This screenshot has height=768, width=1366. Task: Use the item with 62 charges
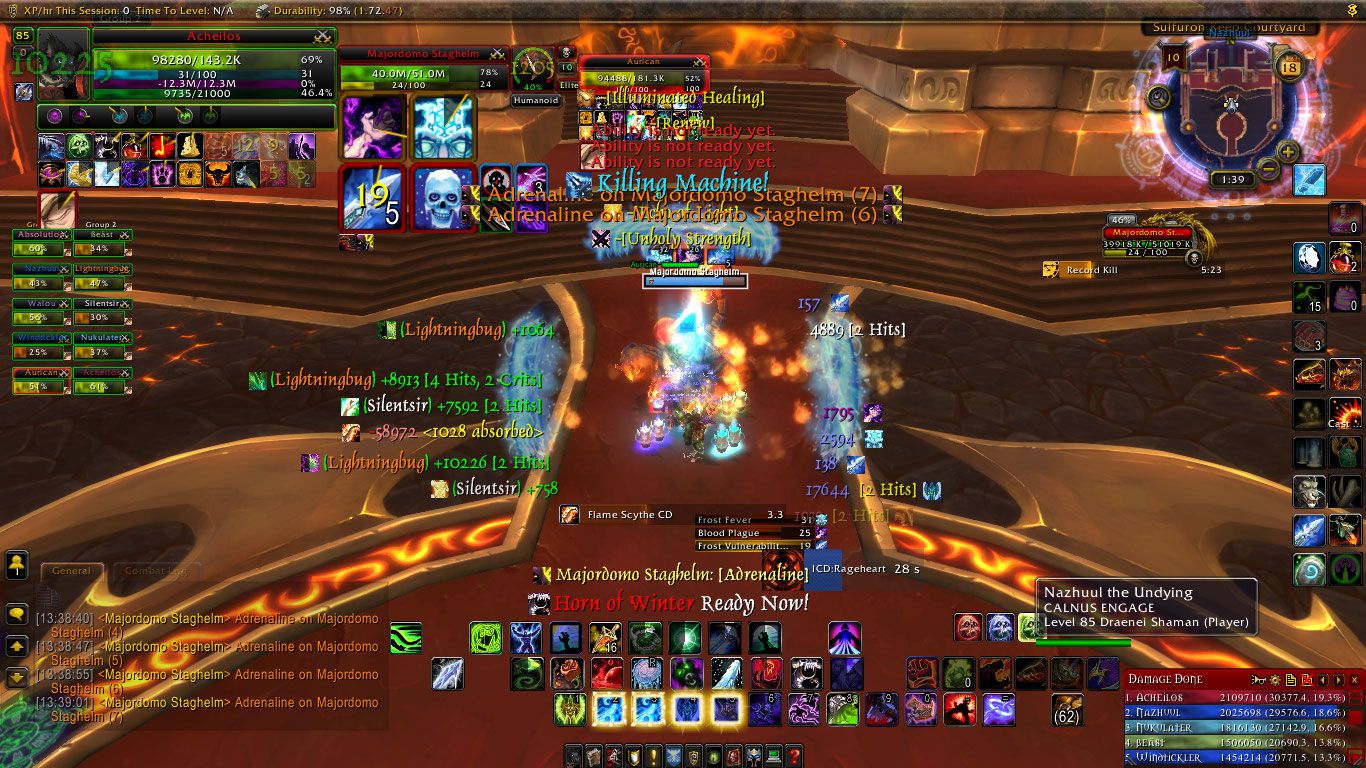(x=1067, y=708)
